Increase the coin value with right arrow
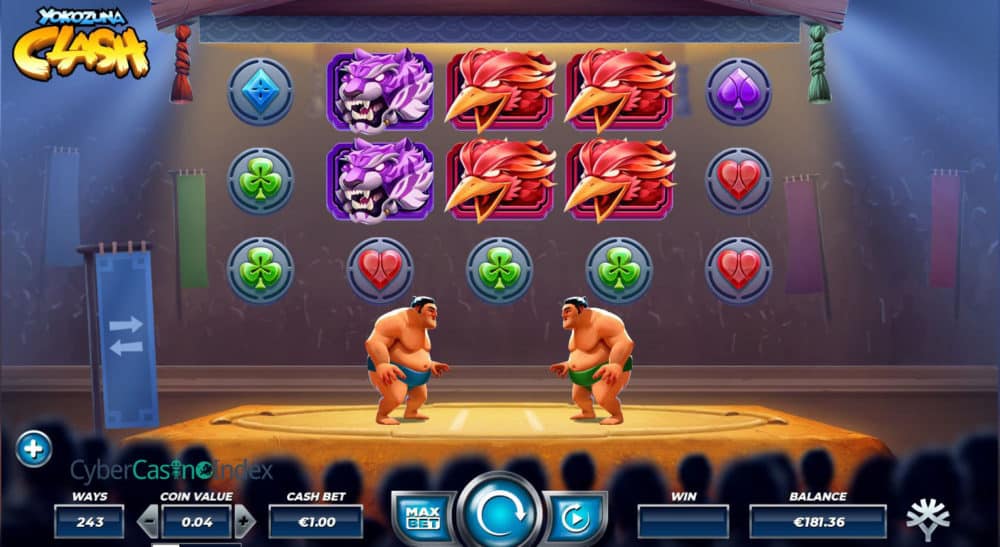This screenshot has height=547, width=1000. pos(245,521)
